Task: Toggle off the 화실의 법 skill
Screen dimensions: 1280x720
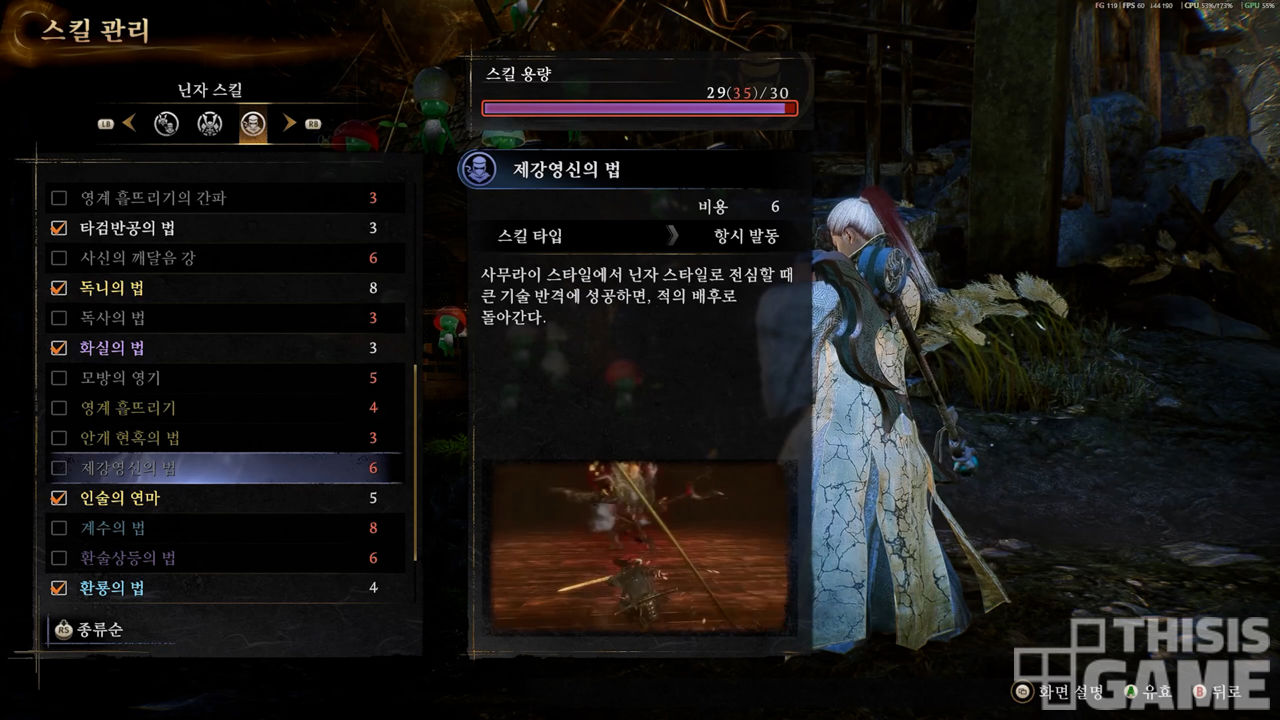Action: coord(59,348)
